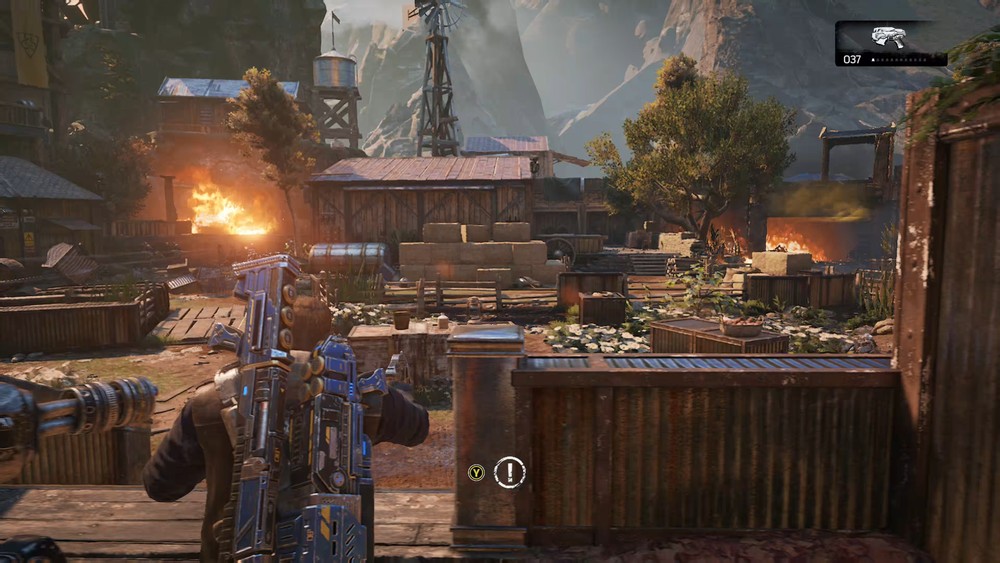This screenshot has width=1000, height=563.
Task: Click the exclamation mark interaction marker
Action: (509, 472)
